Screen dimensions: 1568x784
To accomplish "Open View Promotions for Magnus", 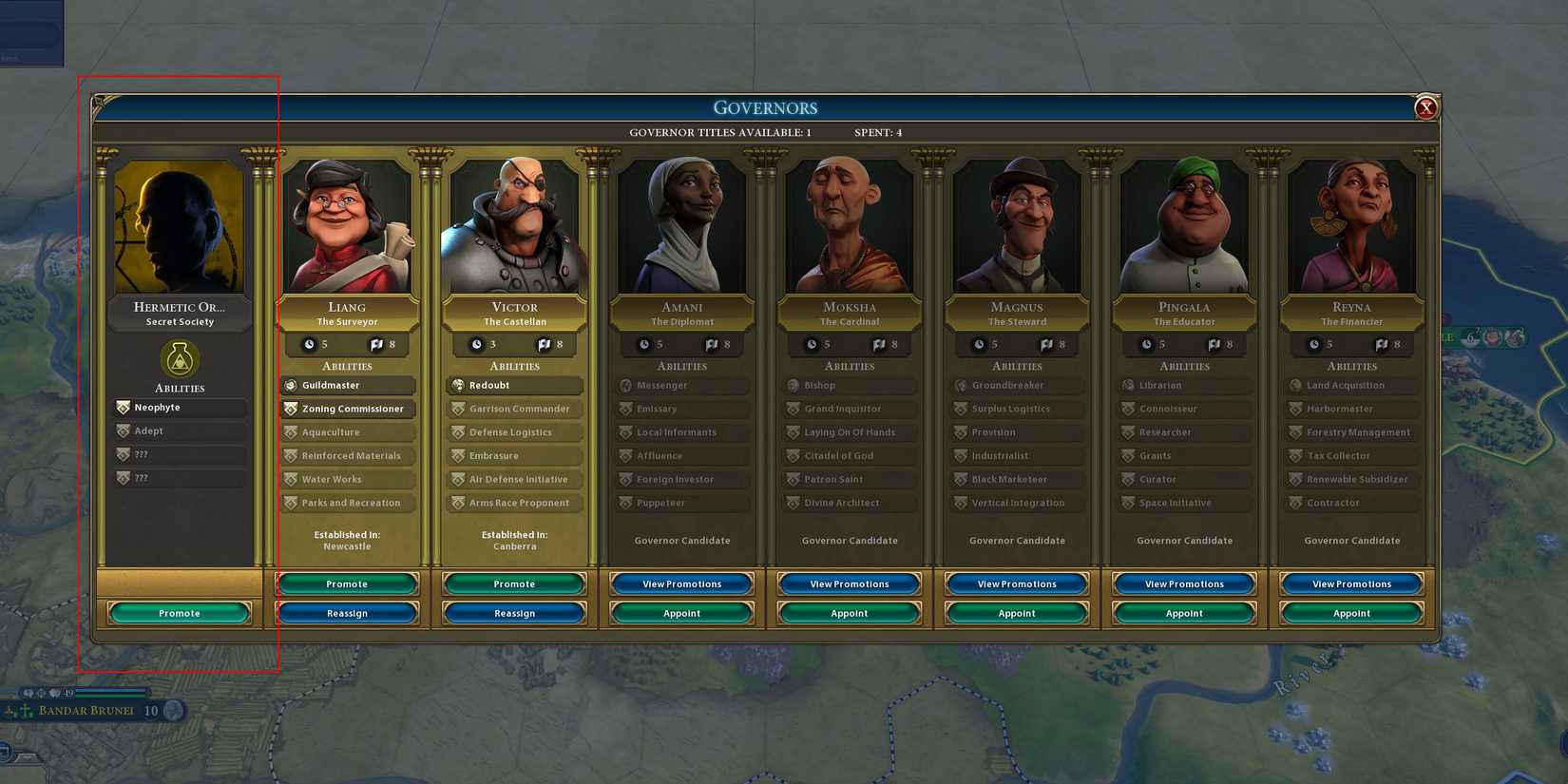I will (1016, 583).
